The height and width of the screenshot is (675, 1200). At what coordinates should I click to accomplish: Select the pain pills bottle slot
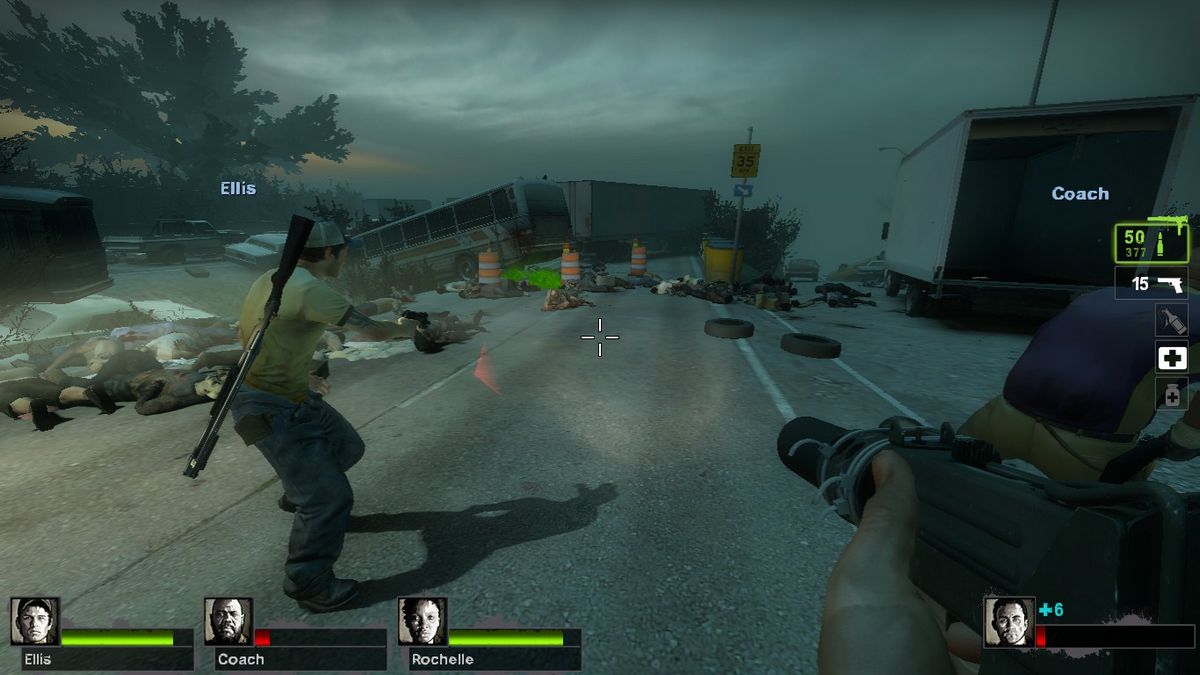coord(1171,393)
